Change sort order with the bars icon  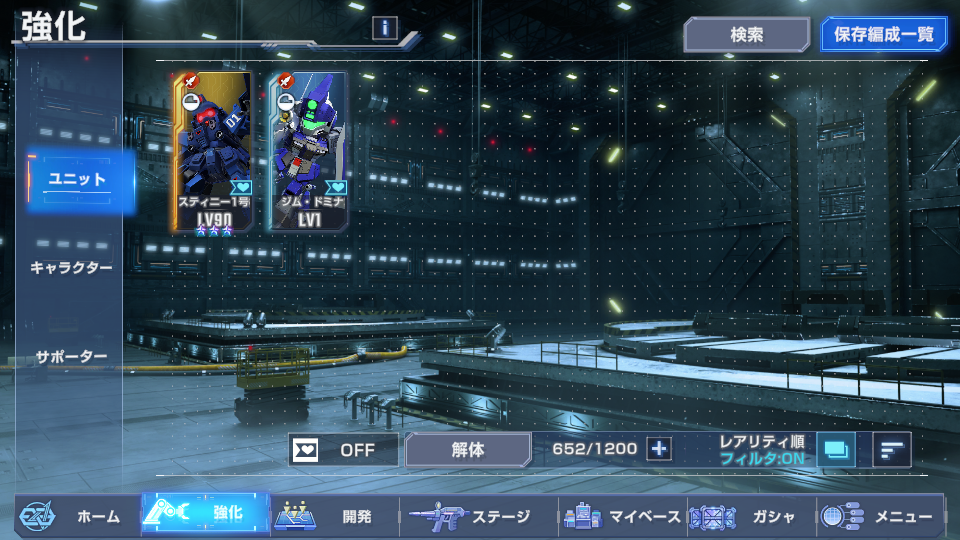[x=891, y=450]
